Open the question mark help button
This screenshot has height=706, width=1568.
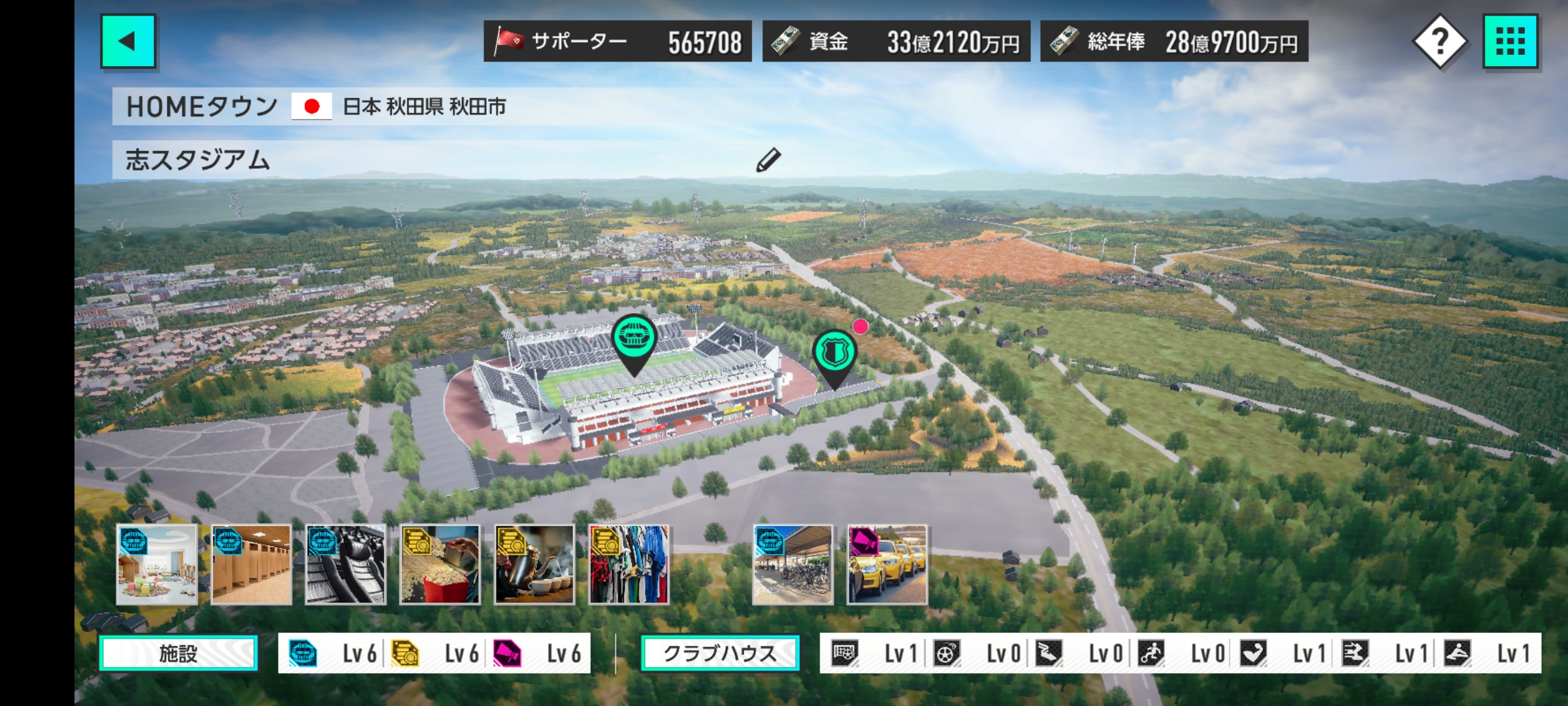(x=1440, y=41)
